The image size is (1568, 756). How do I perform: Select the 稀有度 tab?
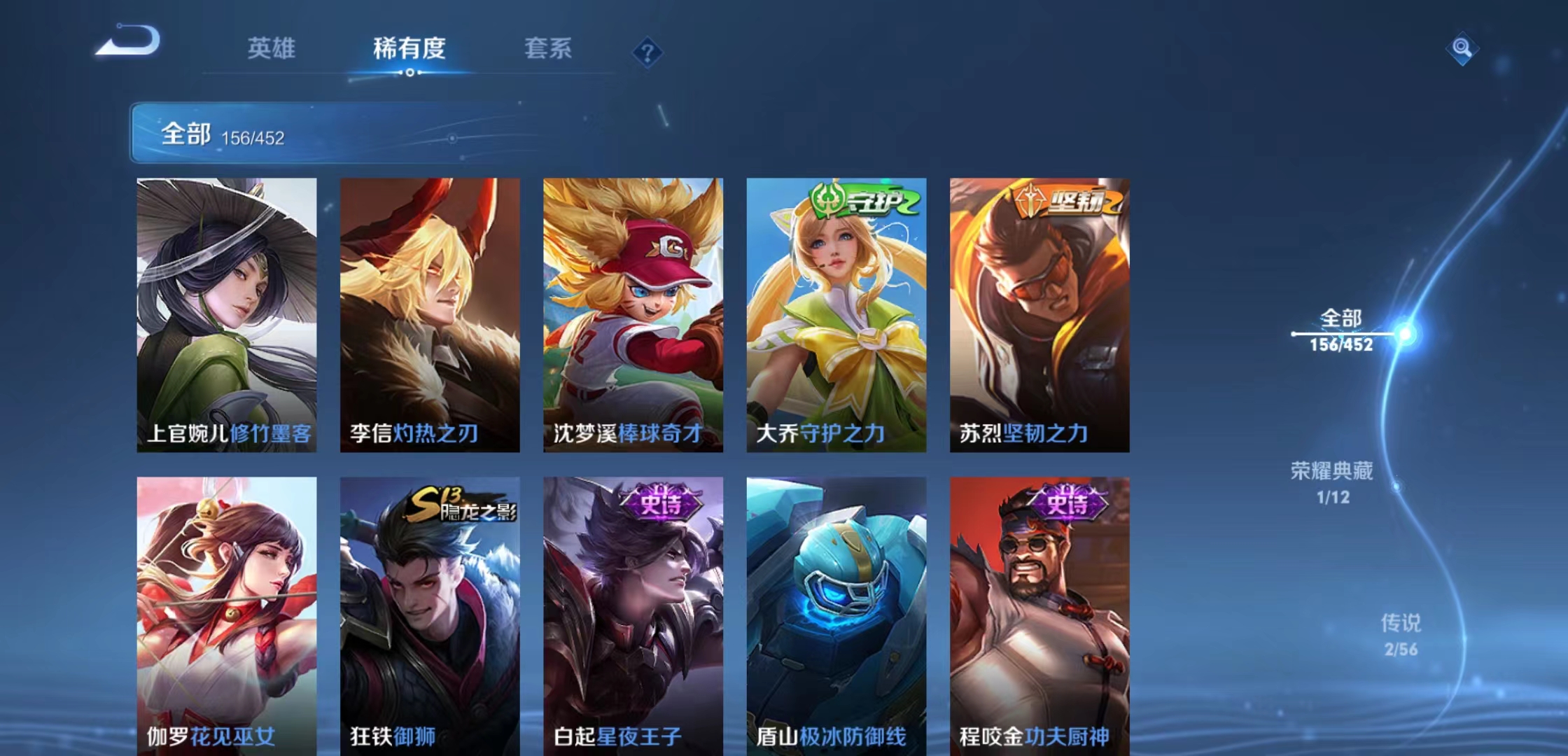(x=408, y=49)
